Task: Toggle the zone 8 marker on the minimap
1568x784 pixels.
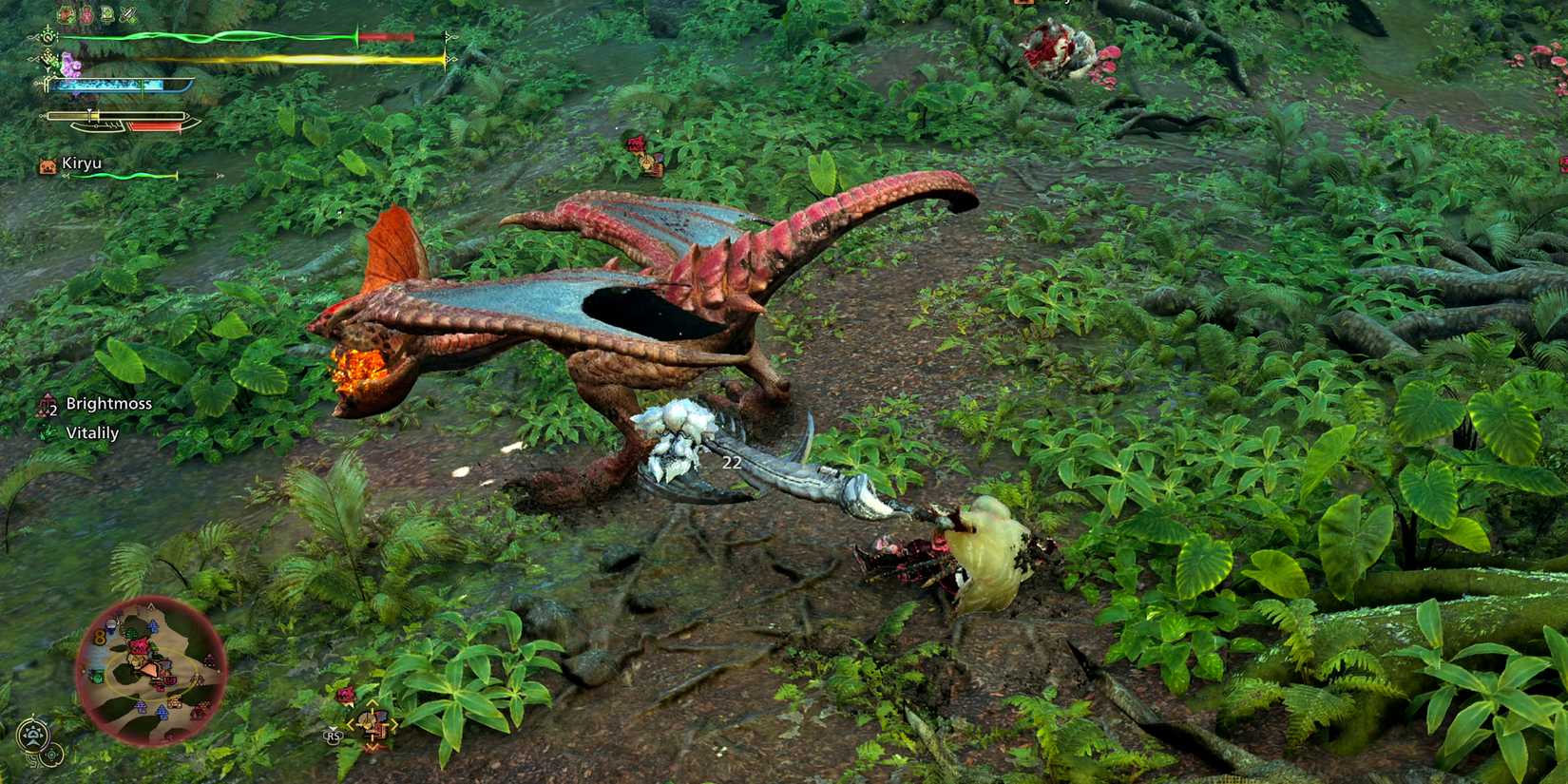Action: click(x=100, y=637)
